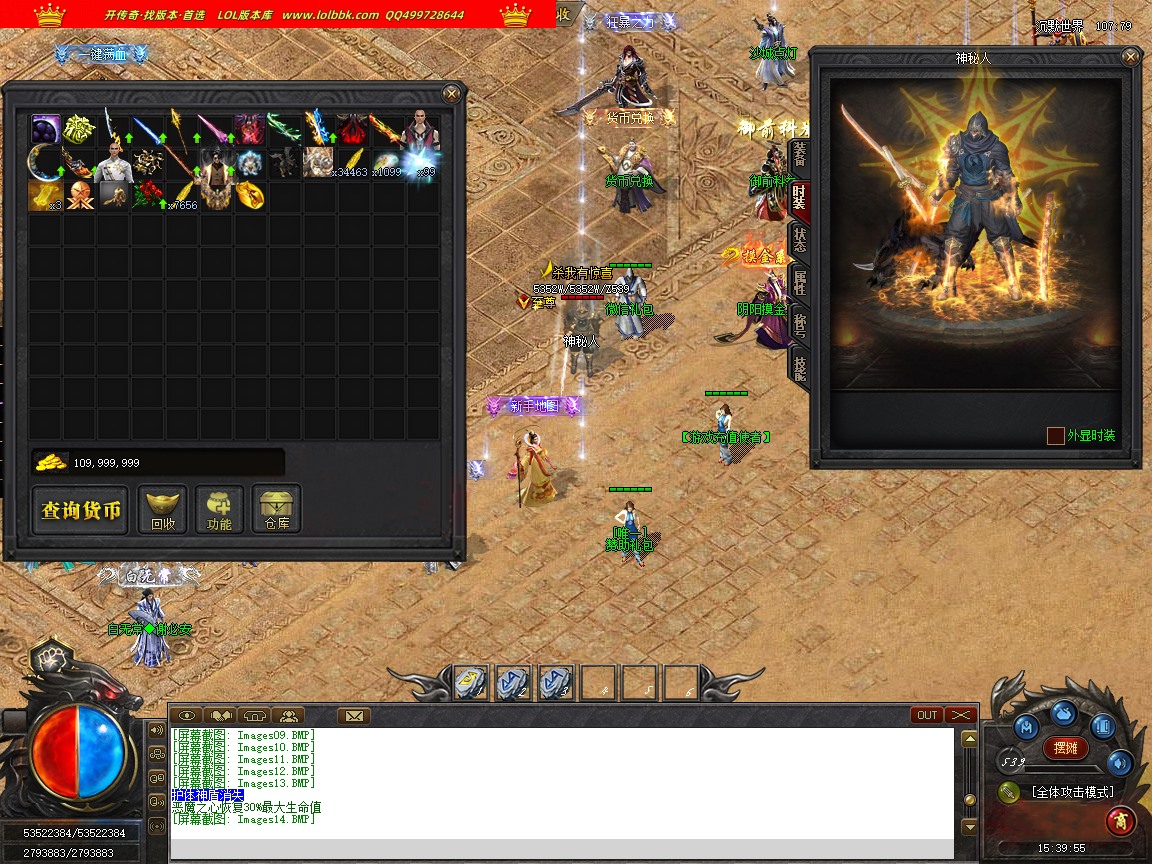Select the purple orb item in the bag
Screen dimensions: 1152x864
pyautogui.click(x=45, y=129)
